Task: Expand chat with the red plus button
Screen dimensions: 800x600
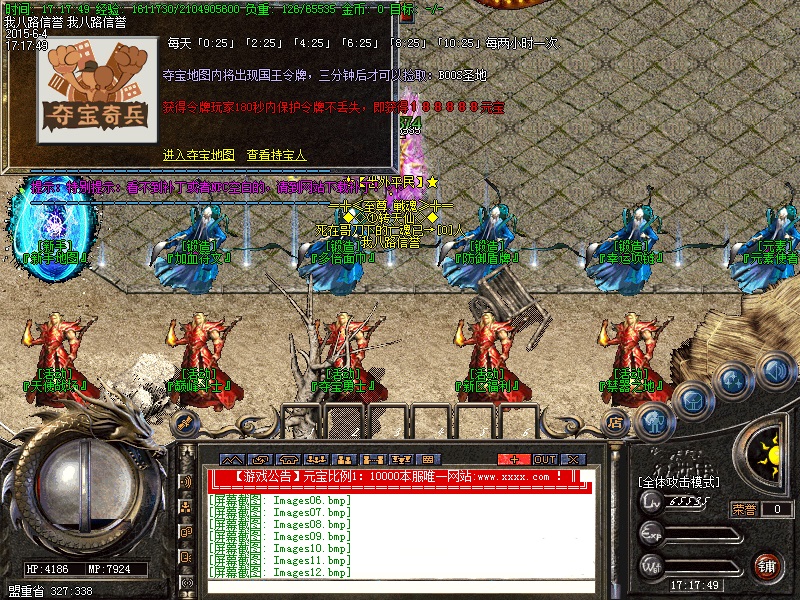Action: tap(515, 459)
